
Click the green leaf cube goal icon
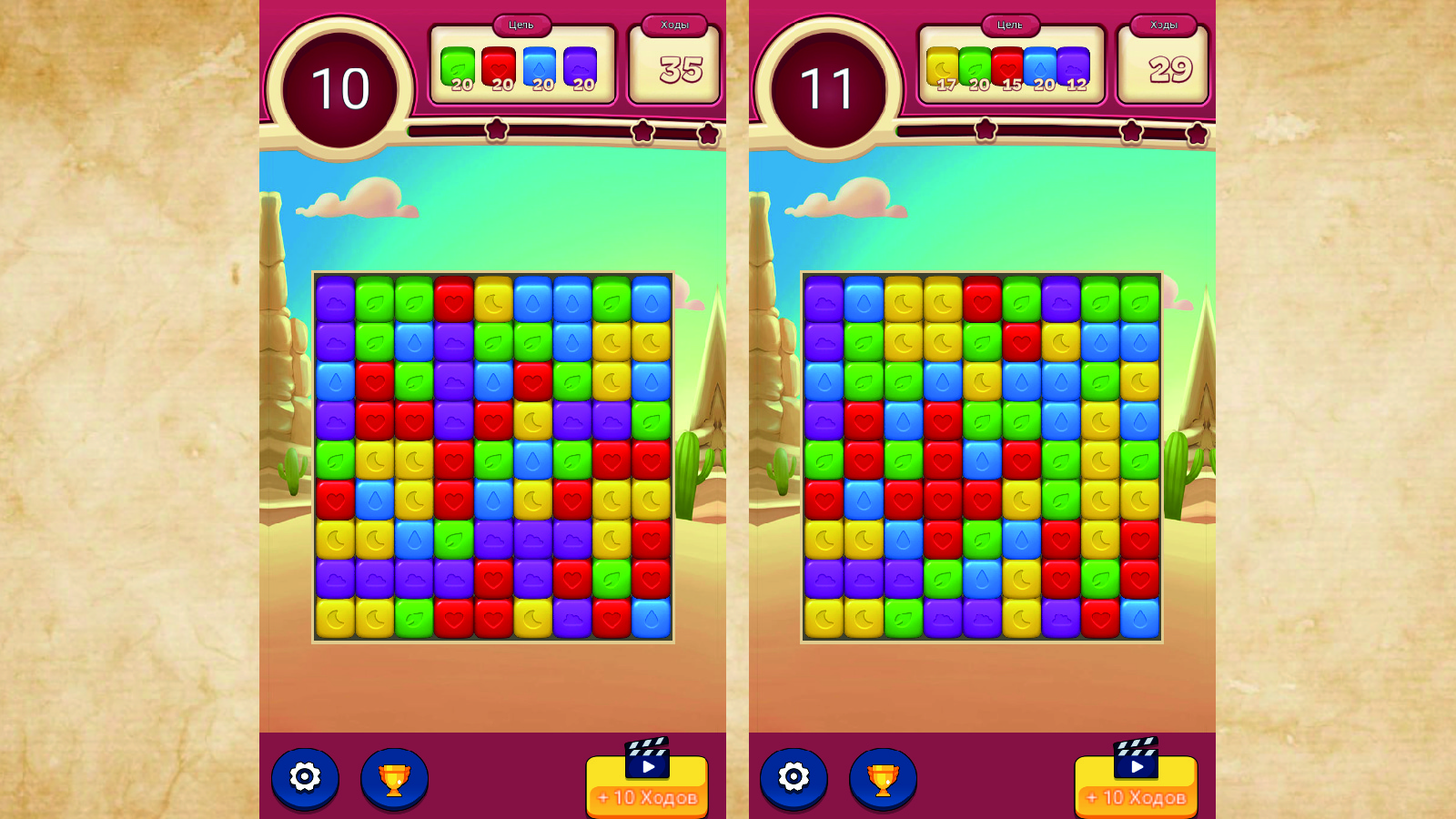[458, 64]
